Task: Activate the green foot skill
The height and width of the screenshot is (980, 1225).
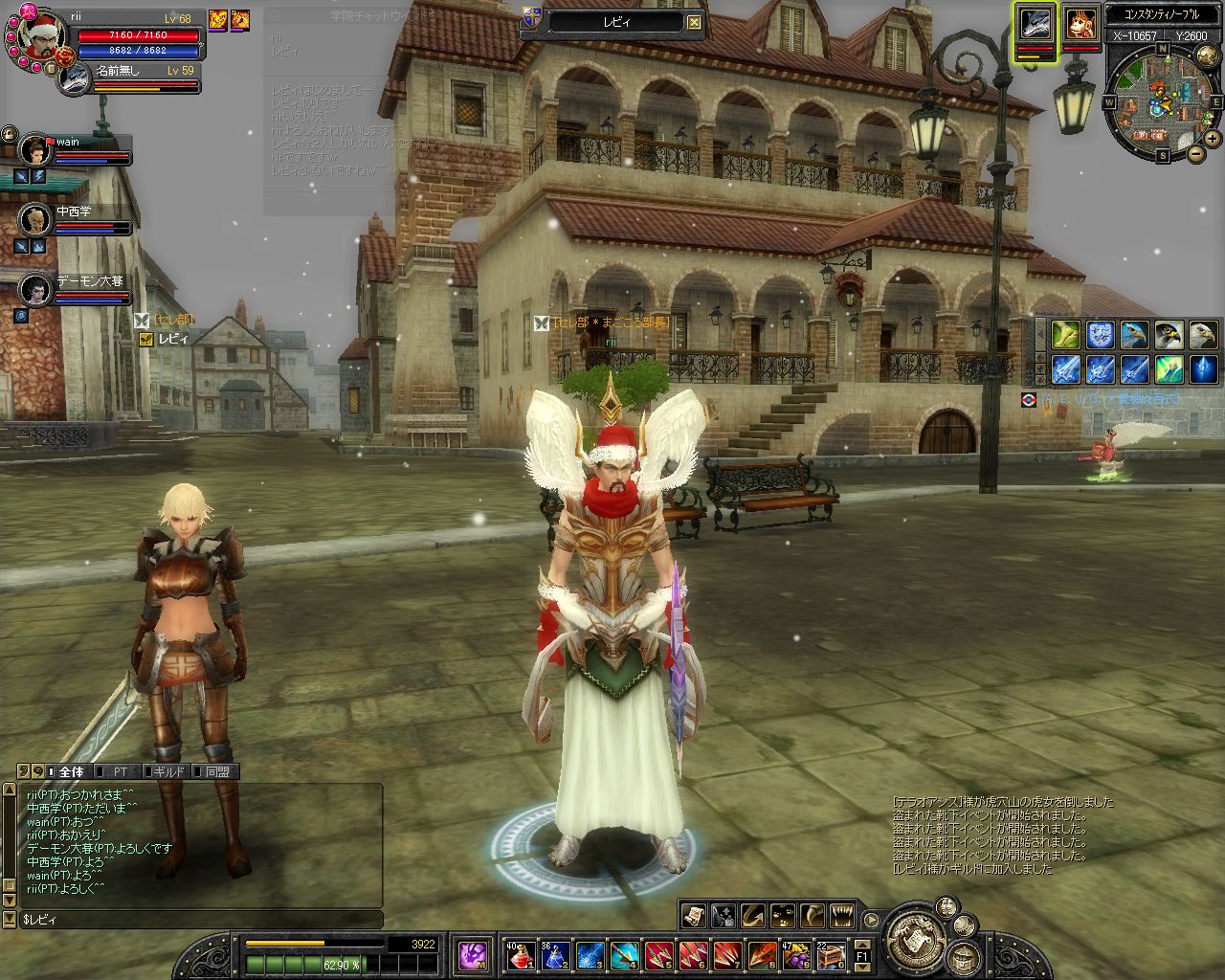Action: (1065, 334)
